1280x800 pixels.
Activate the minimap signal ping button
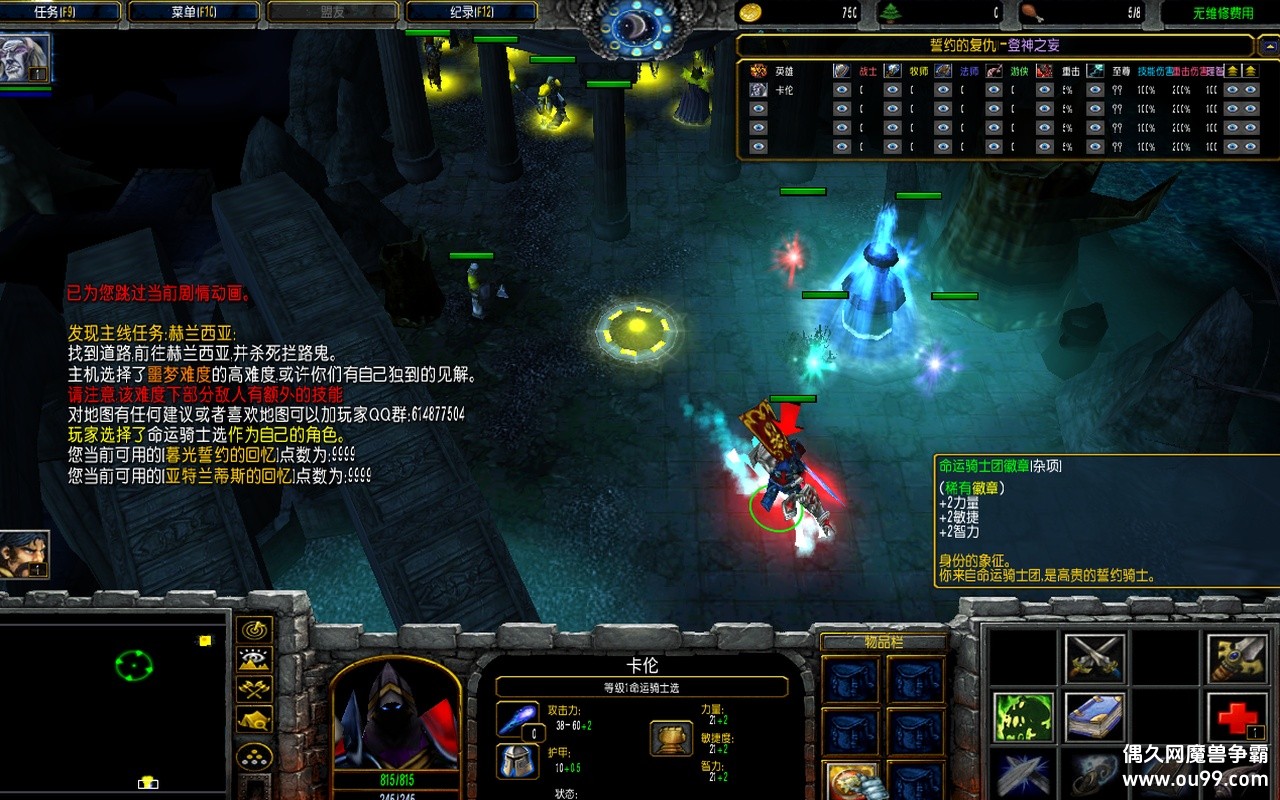click(254, 629)
